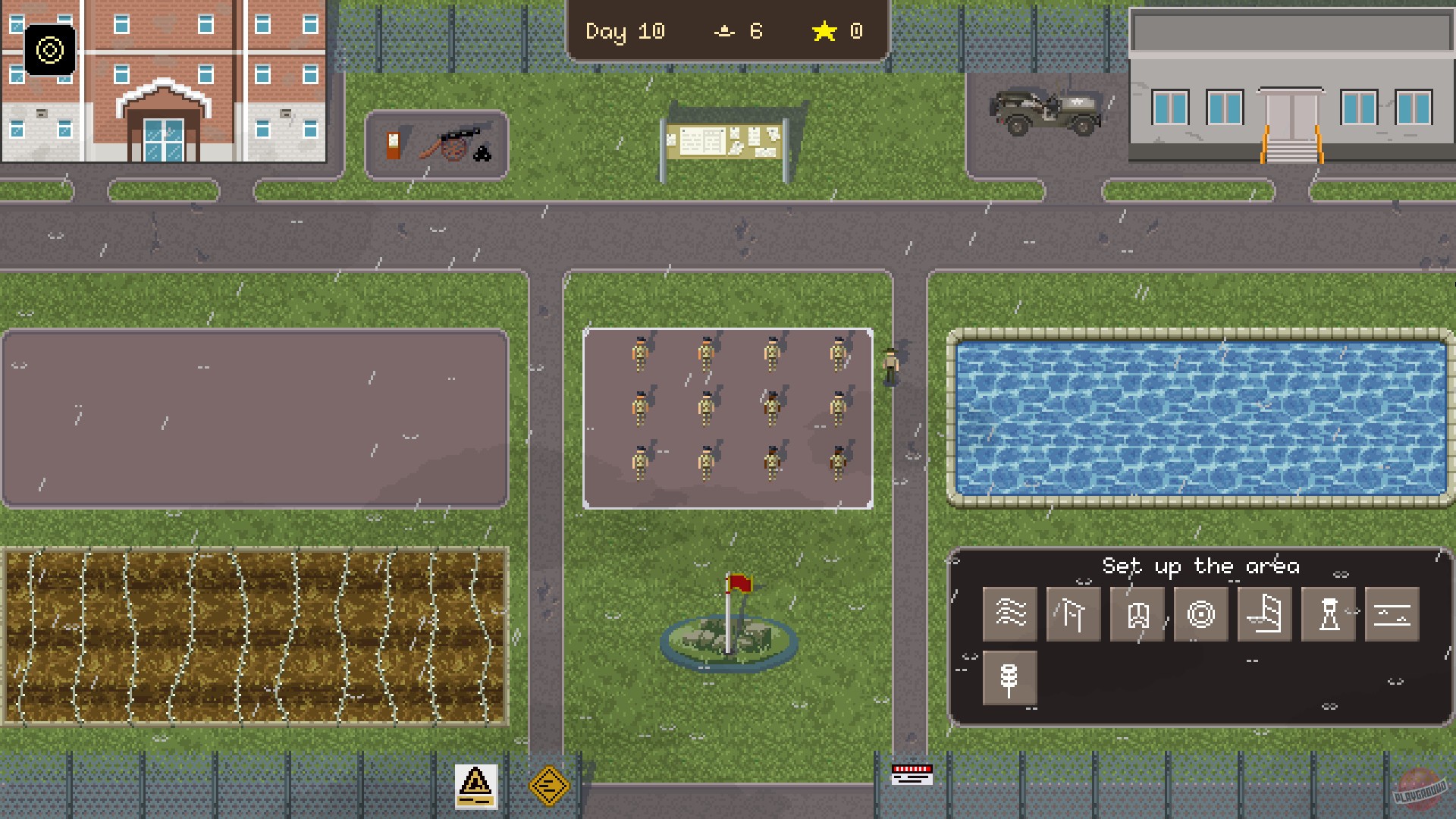Select the climbing wall setup icon

click(1263, 614)
